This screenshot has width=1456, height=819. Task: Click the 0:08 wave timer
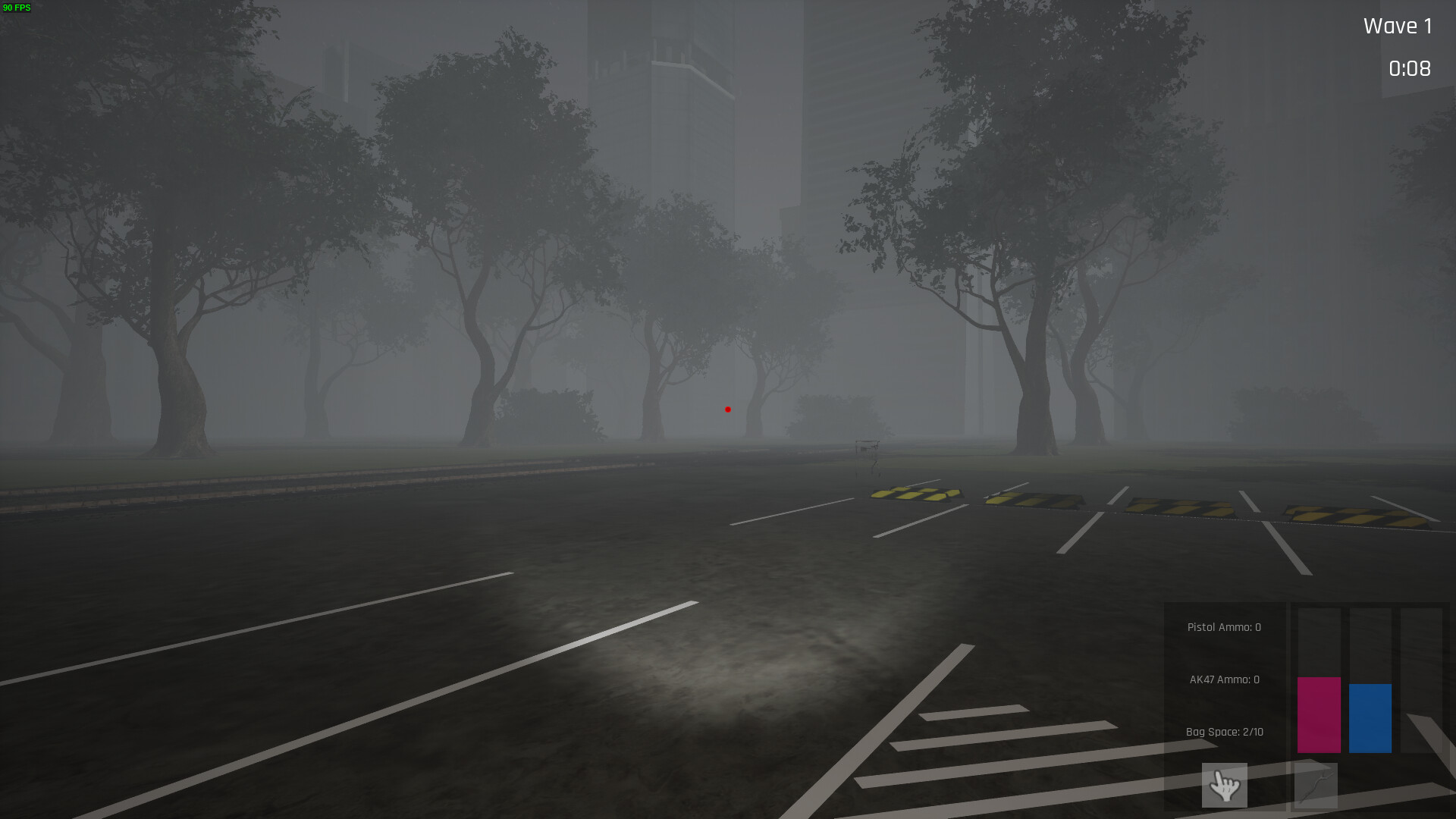1409,69
